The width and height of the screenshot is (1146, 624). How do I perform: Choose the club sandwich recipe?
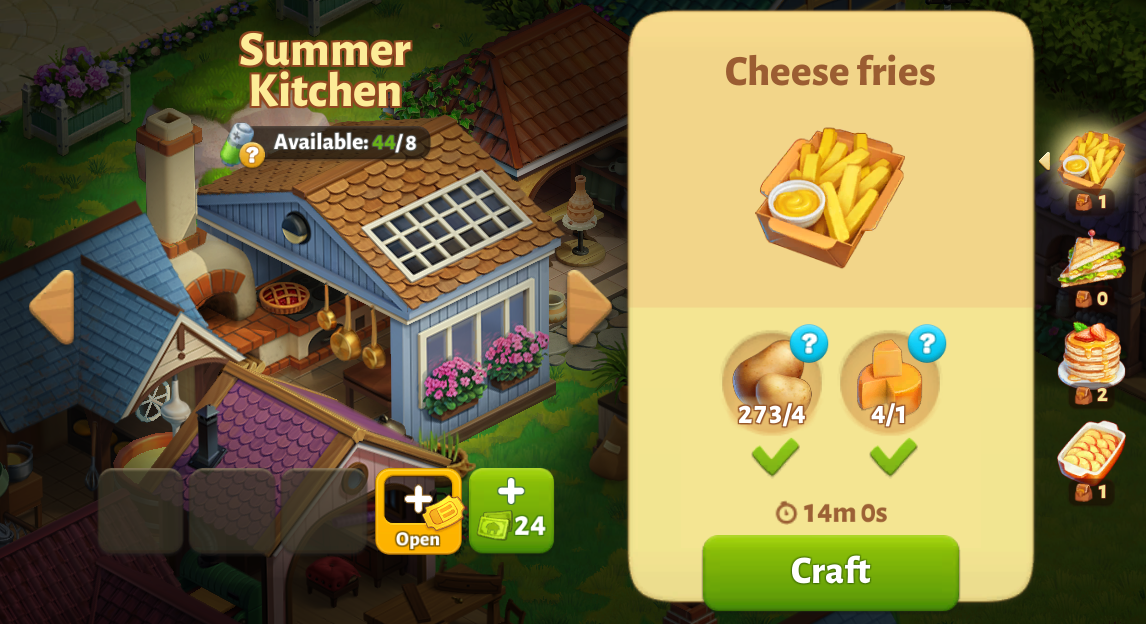click(1091, 260)
